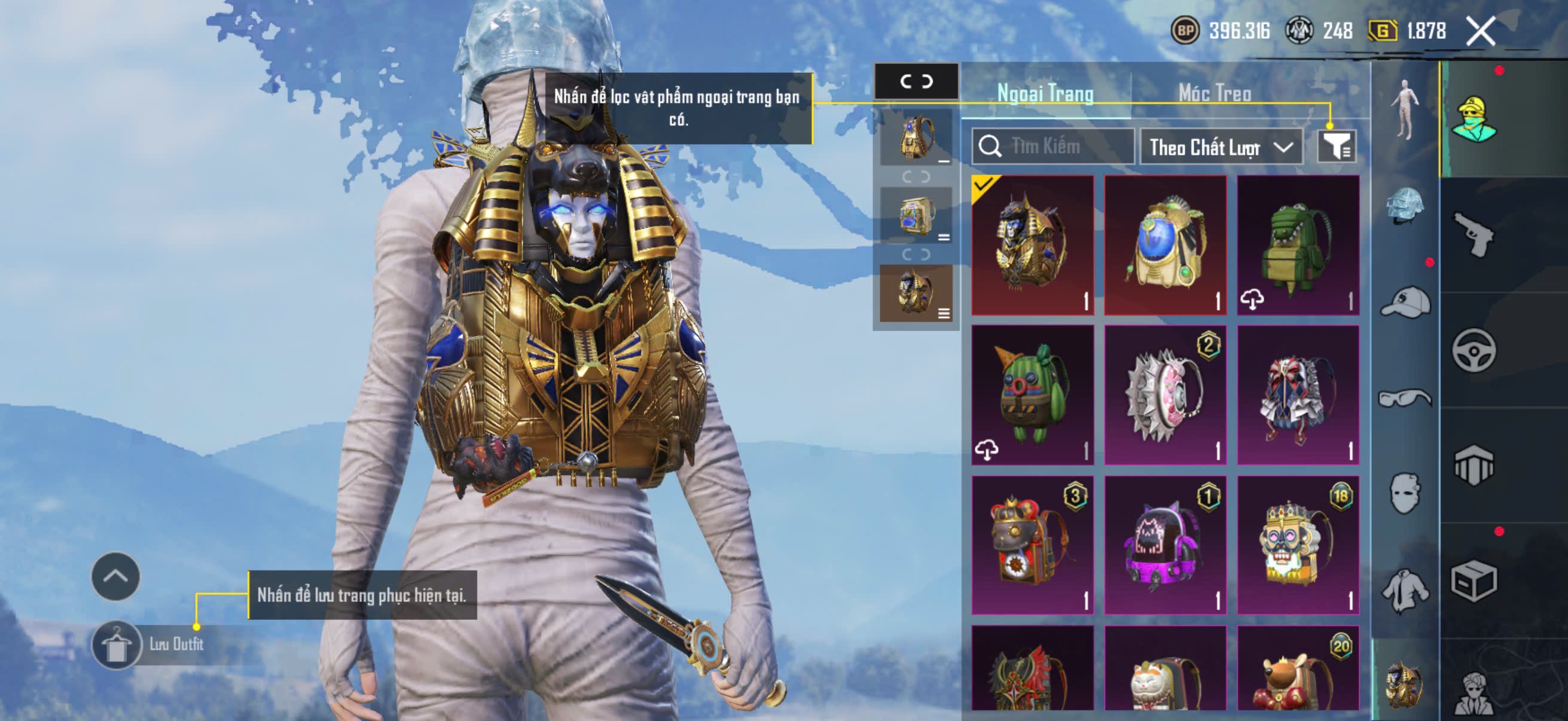This screenshot has height=721, width=1568.
Task: Click the Tìm Kiếm search field
Action: (1054, 146)
